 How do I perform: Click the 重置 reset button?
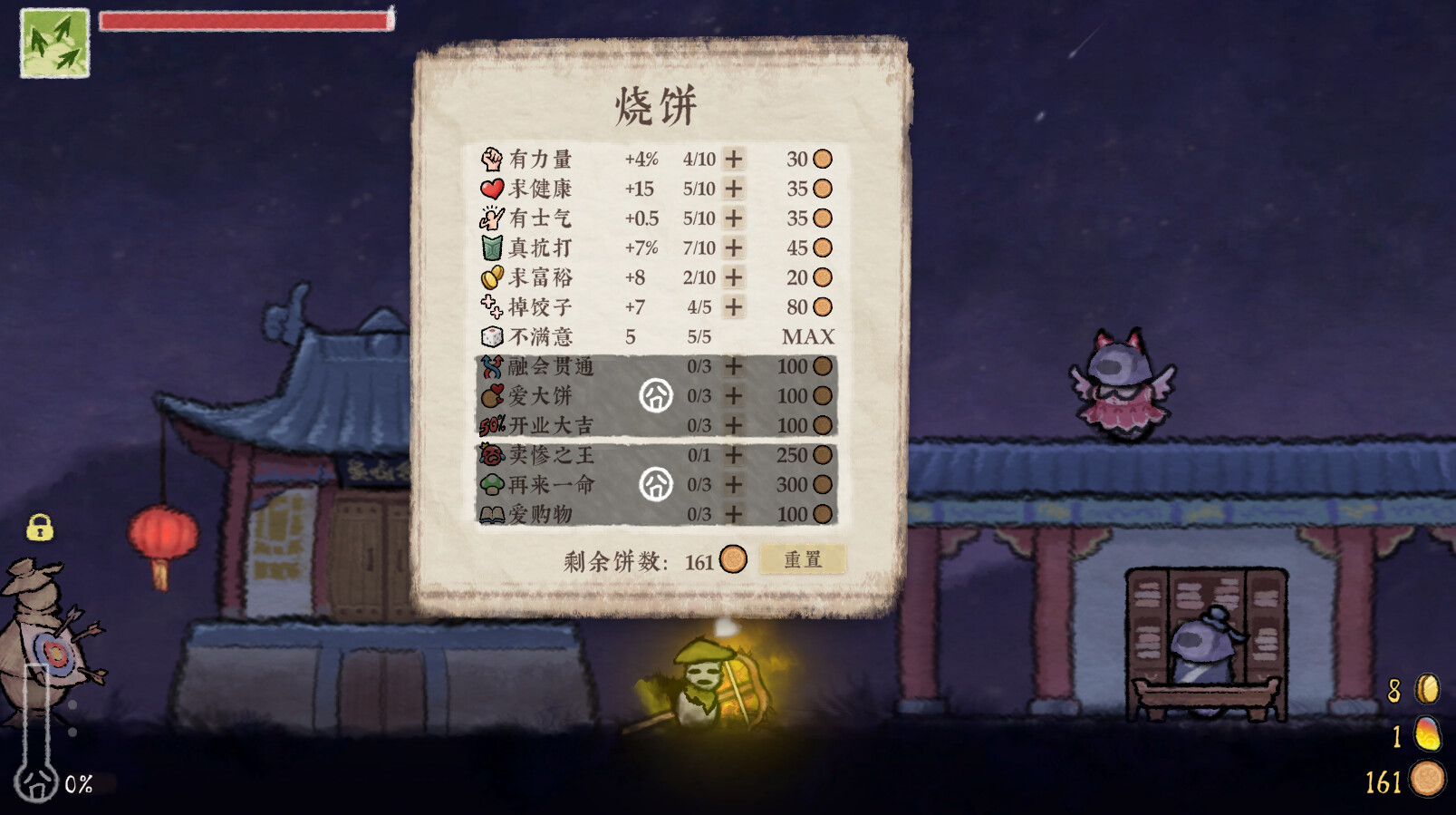click(x=803, y=559)
